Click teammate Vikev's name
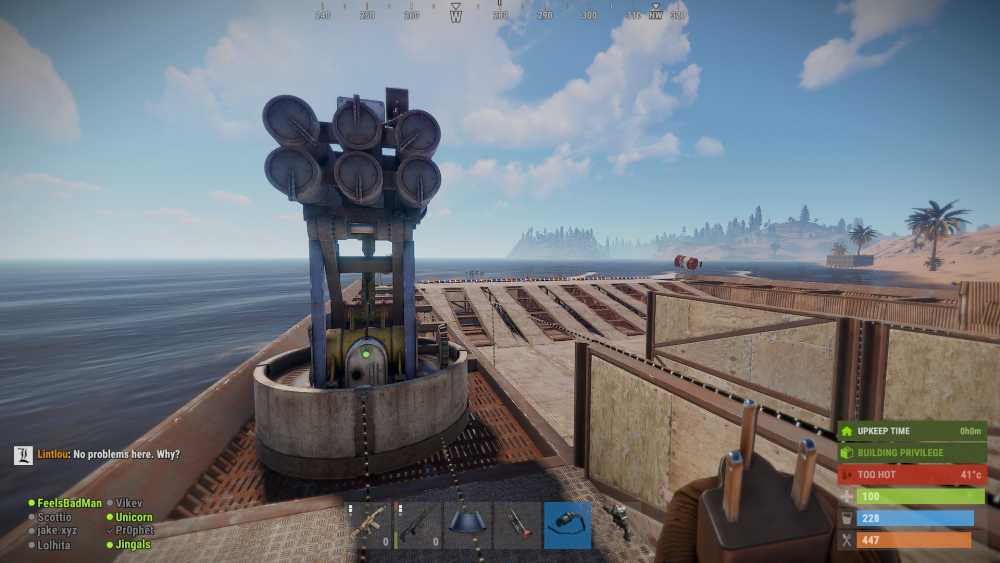The height and width of the screenshot is (563, 1000). pos(129,503)
